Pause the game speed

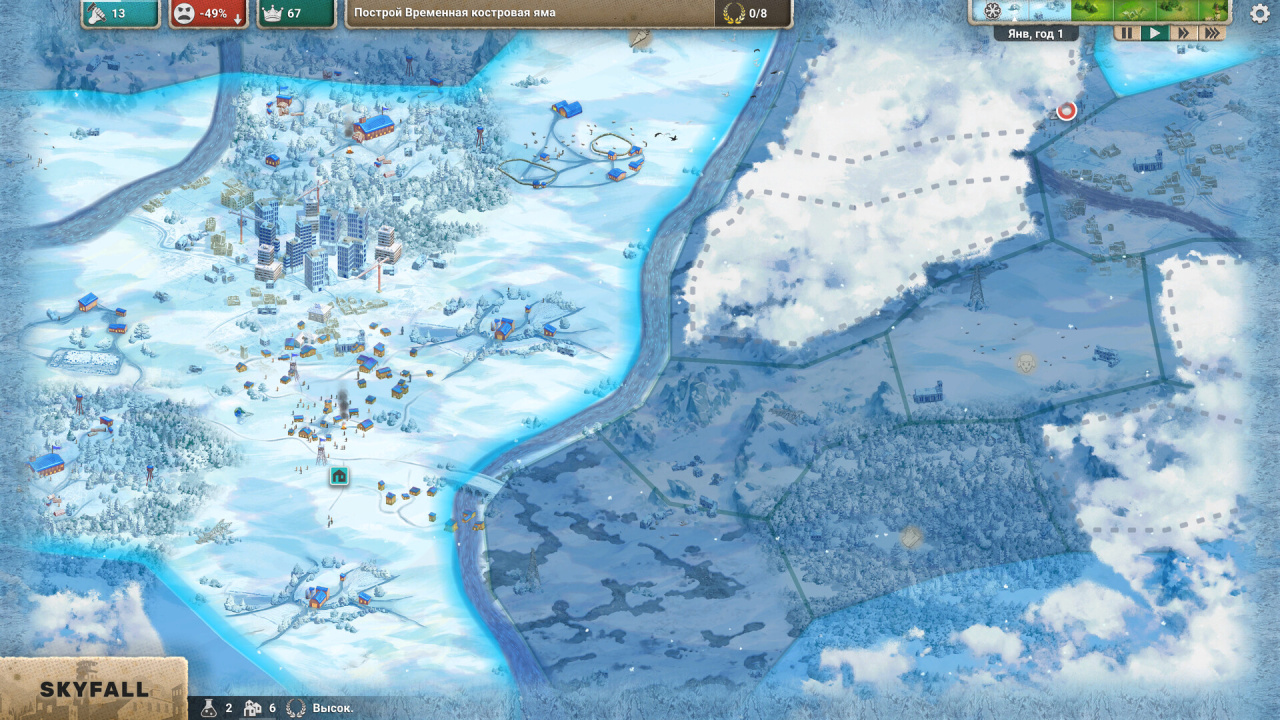(1127, 33)
